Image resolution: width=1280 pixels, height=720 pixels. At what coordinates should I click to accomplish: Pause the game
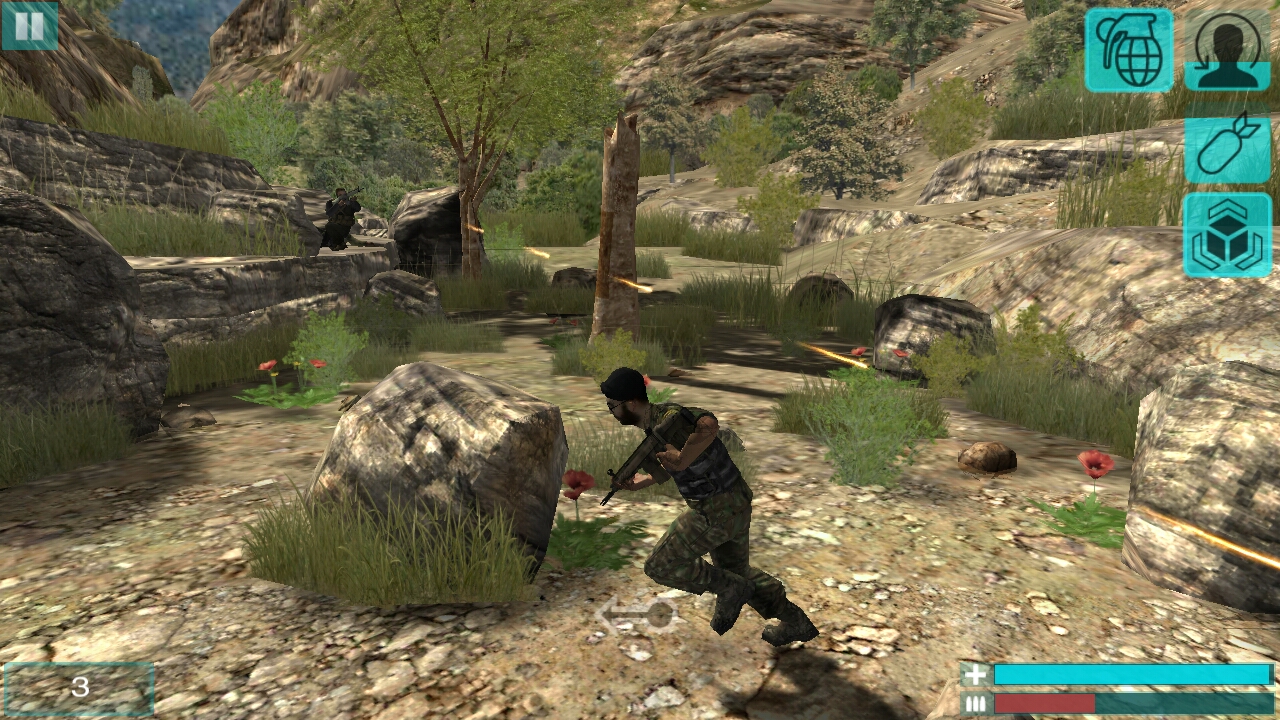click(x=29, y=26)
